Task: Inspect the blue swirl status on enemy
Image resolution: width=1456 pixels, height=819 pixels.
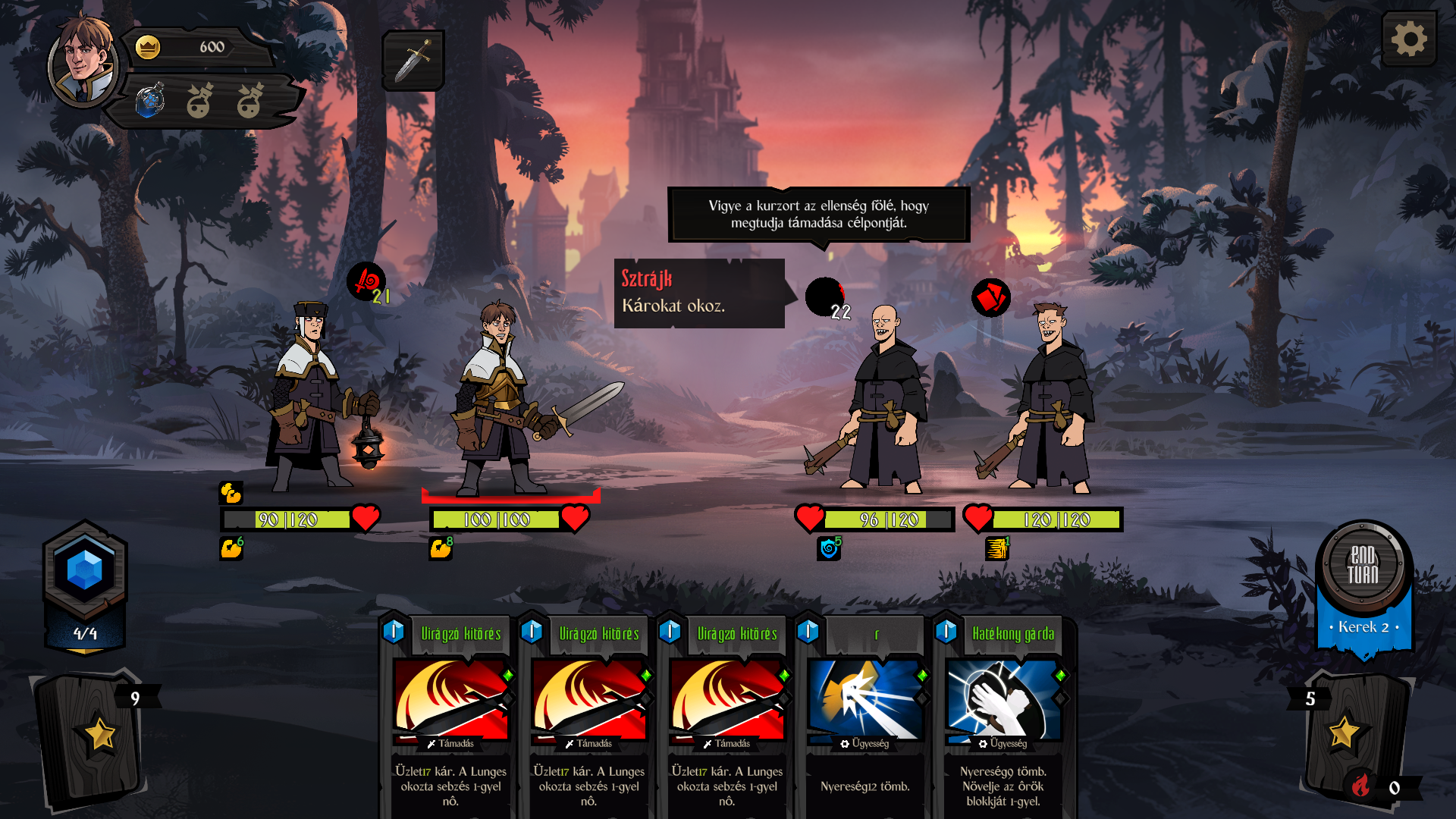Action: coord(829,548)
